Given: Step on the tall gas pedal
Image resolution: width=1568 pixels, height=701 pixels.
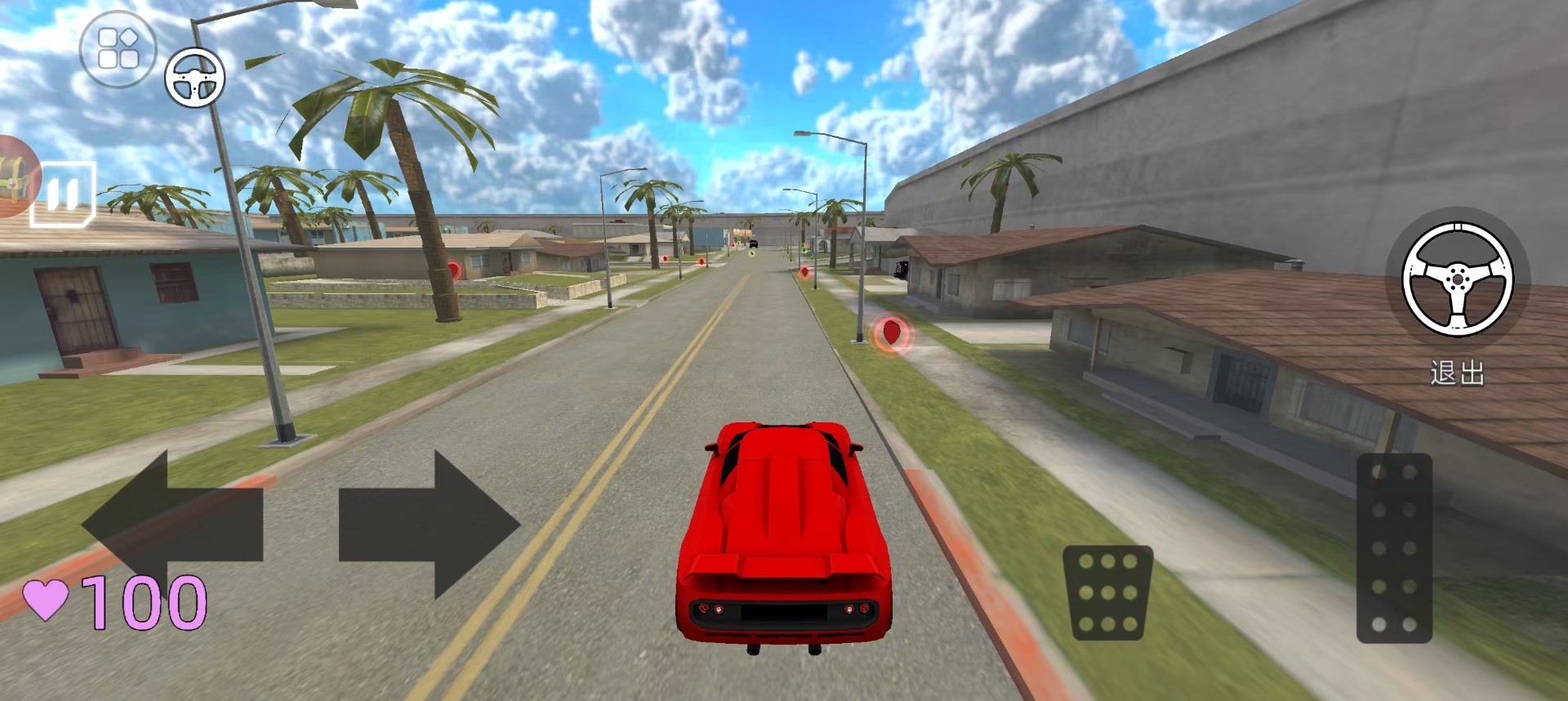Looking at the screenshot, I should pyautogui.click(x=1394, y=548).
